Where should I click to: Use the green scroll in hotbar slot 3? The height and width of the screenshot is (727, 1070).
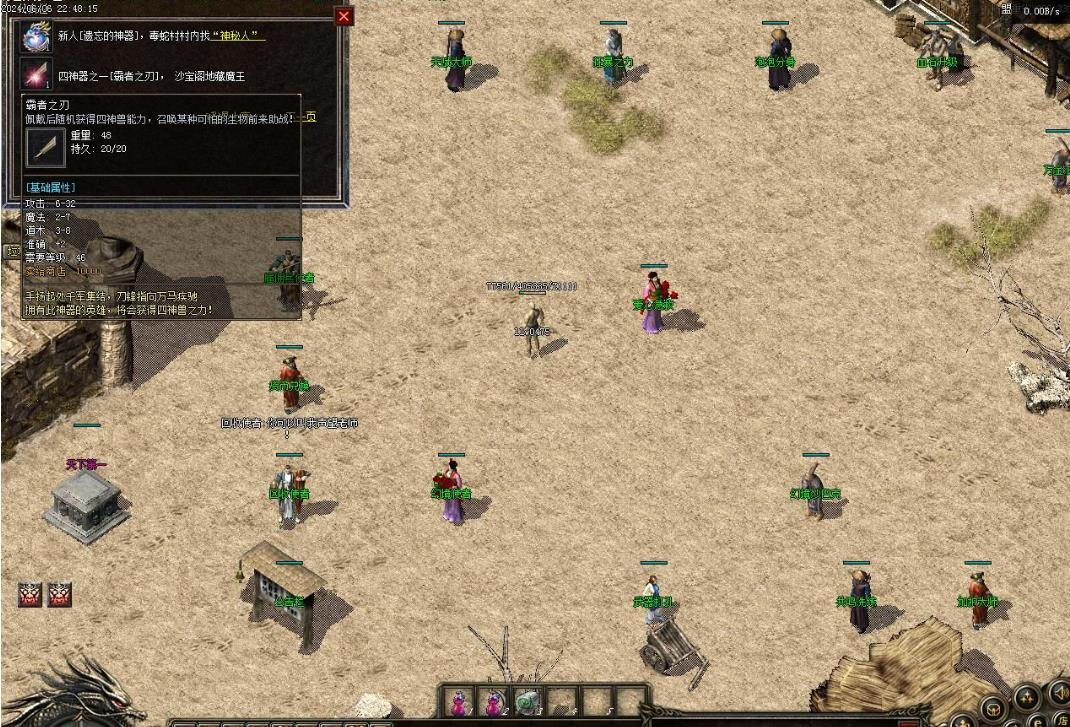527,702
